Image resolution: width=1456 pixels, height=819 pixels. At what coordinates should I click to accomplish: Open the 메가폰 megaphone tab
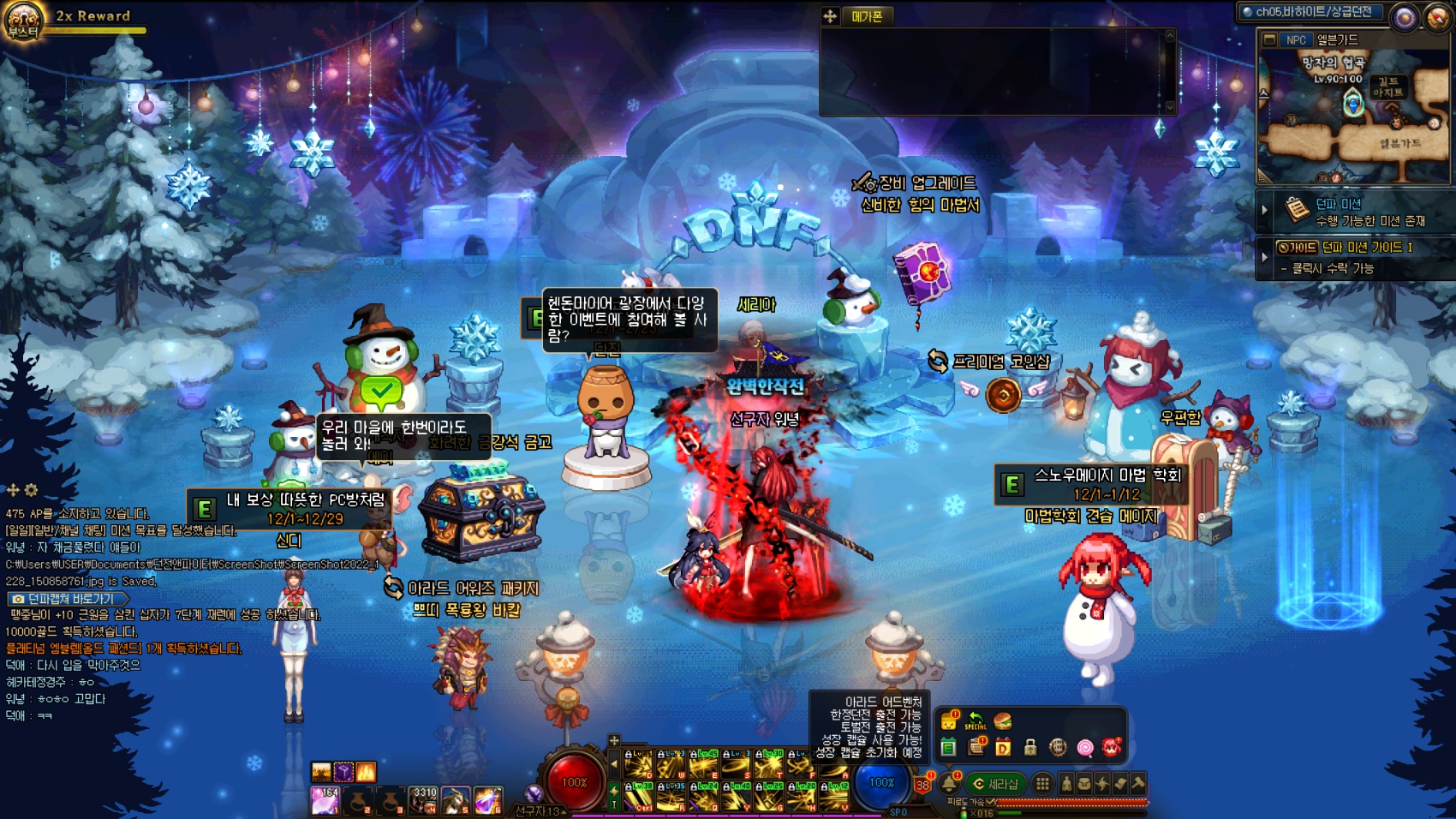point(867,16)
